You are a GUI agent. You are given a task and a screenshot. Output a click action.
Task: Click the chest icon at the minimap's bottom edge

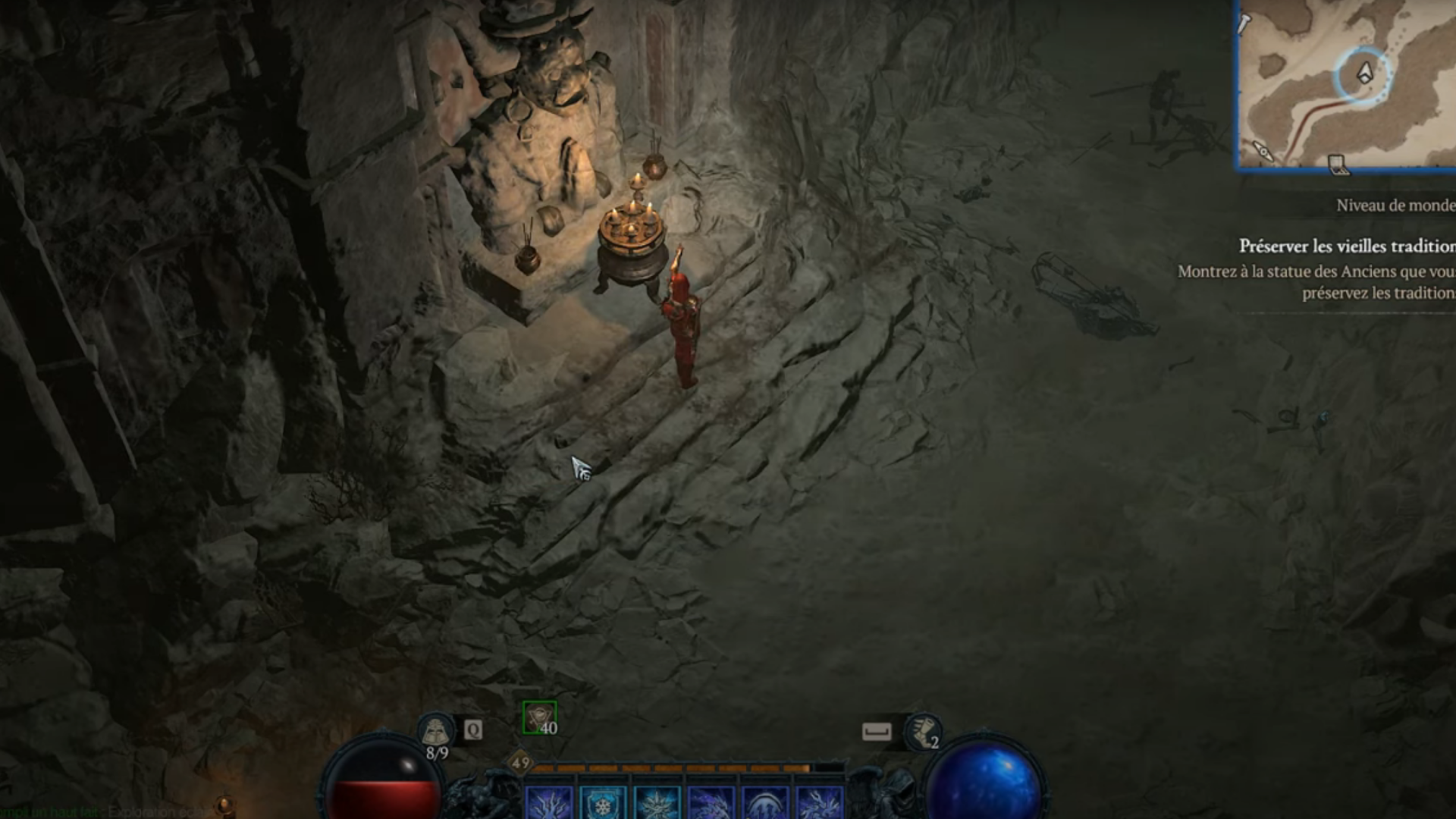[x=1338, y=166]
